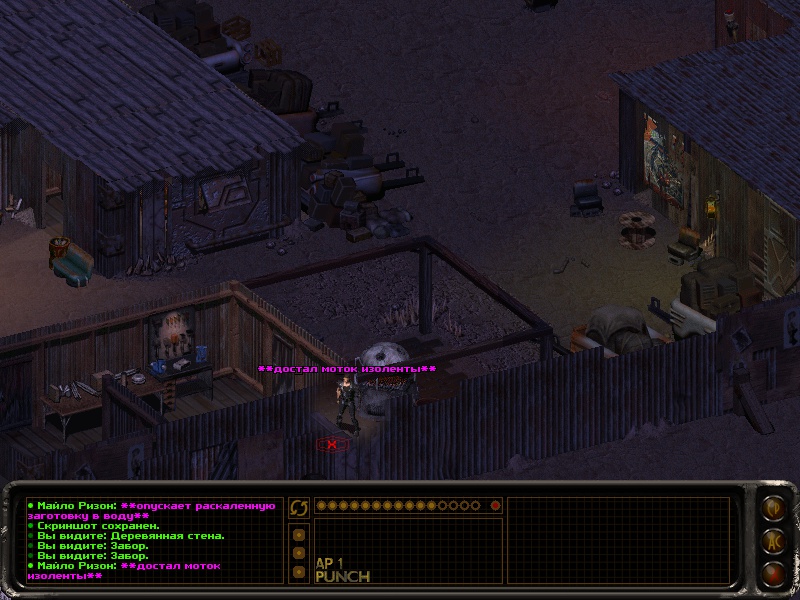Viewport: 800px width, 600px height.
Task: Activate the round AC button
Action: pos(772,542)
